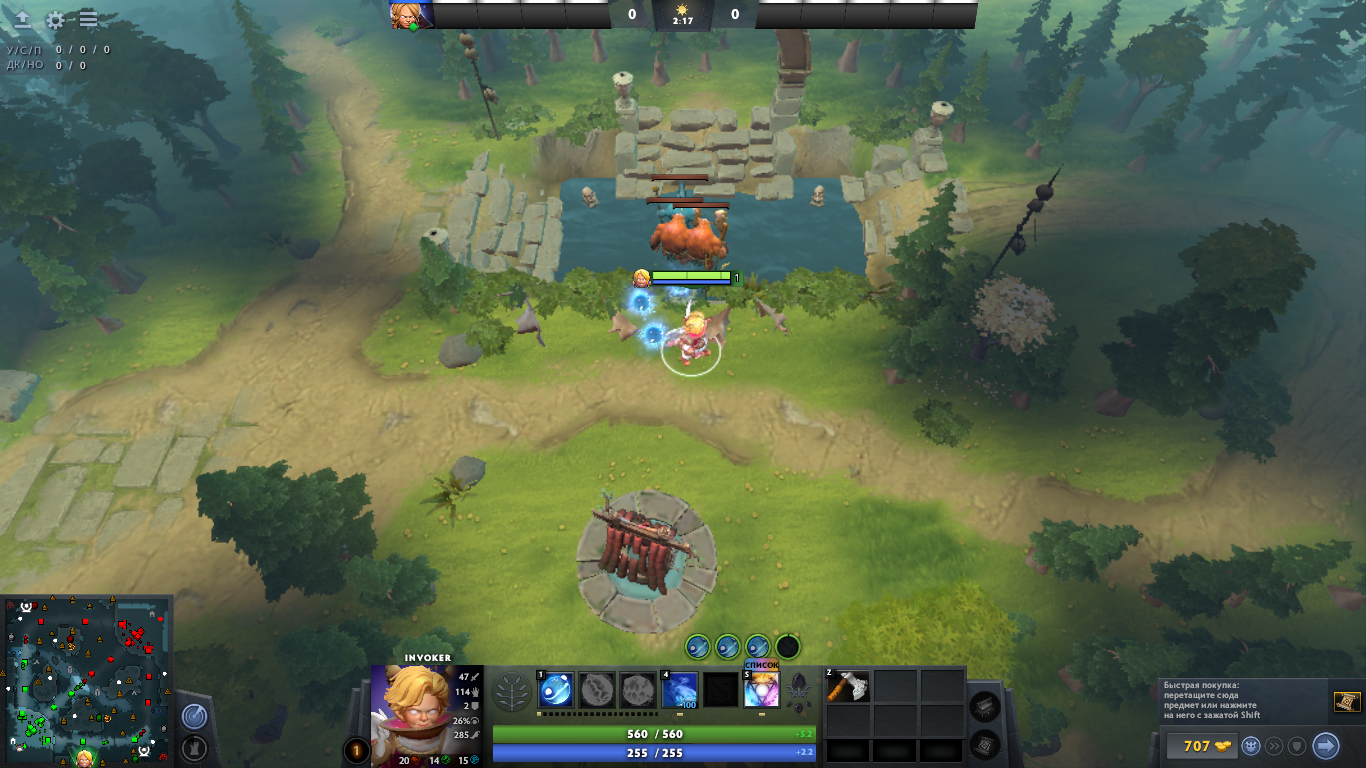The width and height of the screenshot is (1366, 768).
Task: Select Invoker's portrait in the top bar
Action: pos(411,15)
